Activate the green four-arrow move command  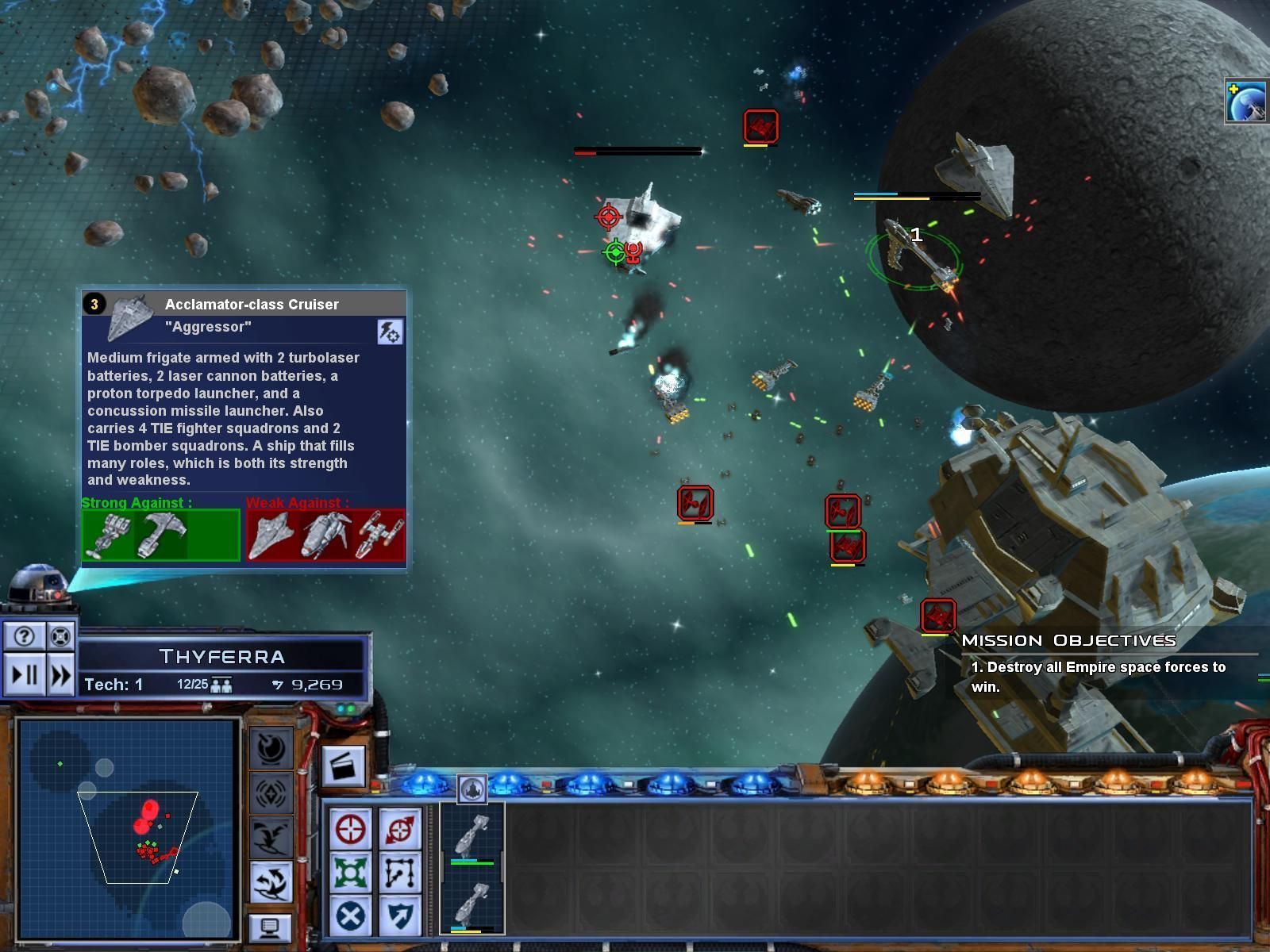[350, 873]
